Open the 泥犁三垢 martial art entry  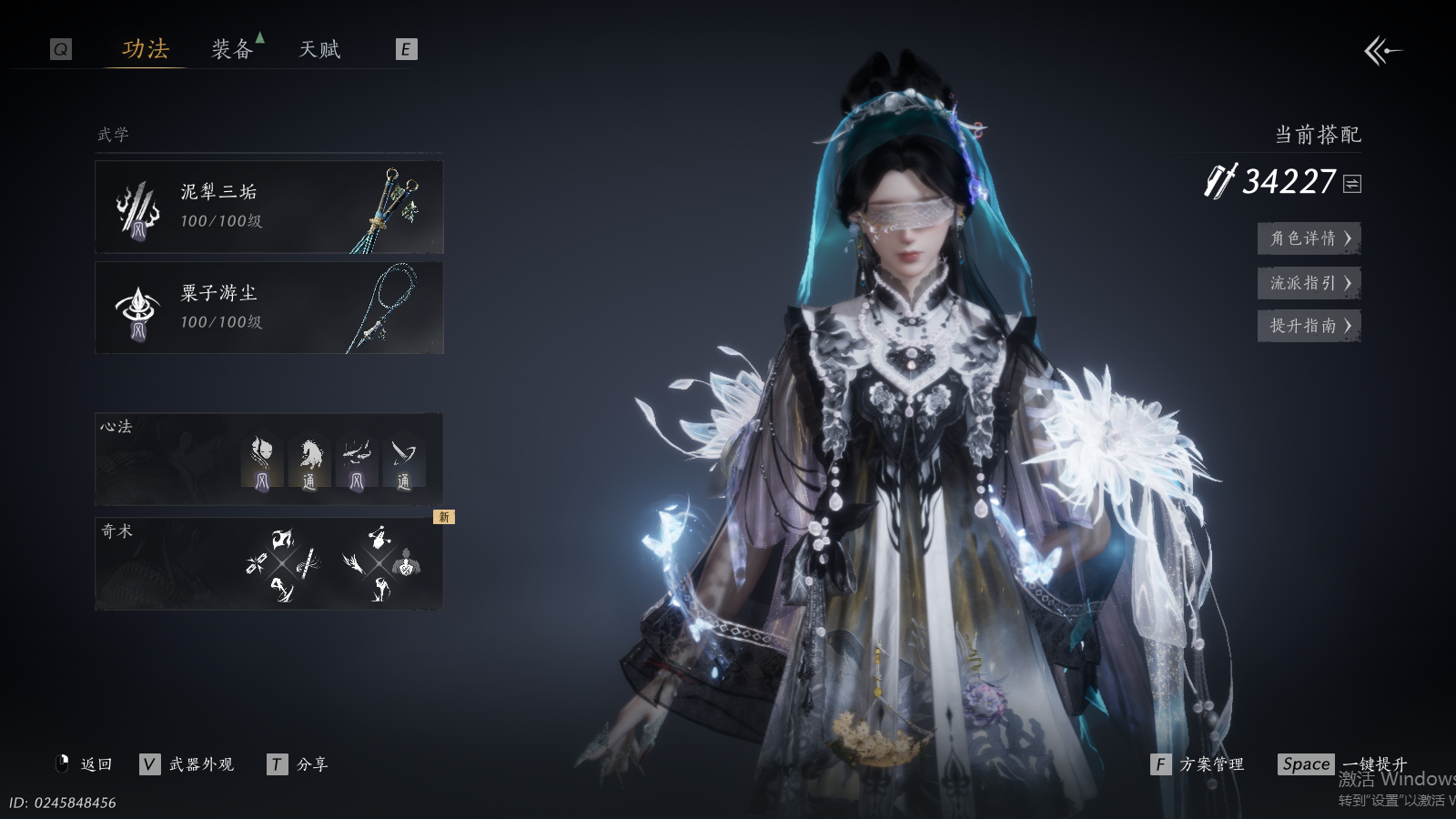(x=268, y=207)
